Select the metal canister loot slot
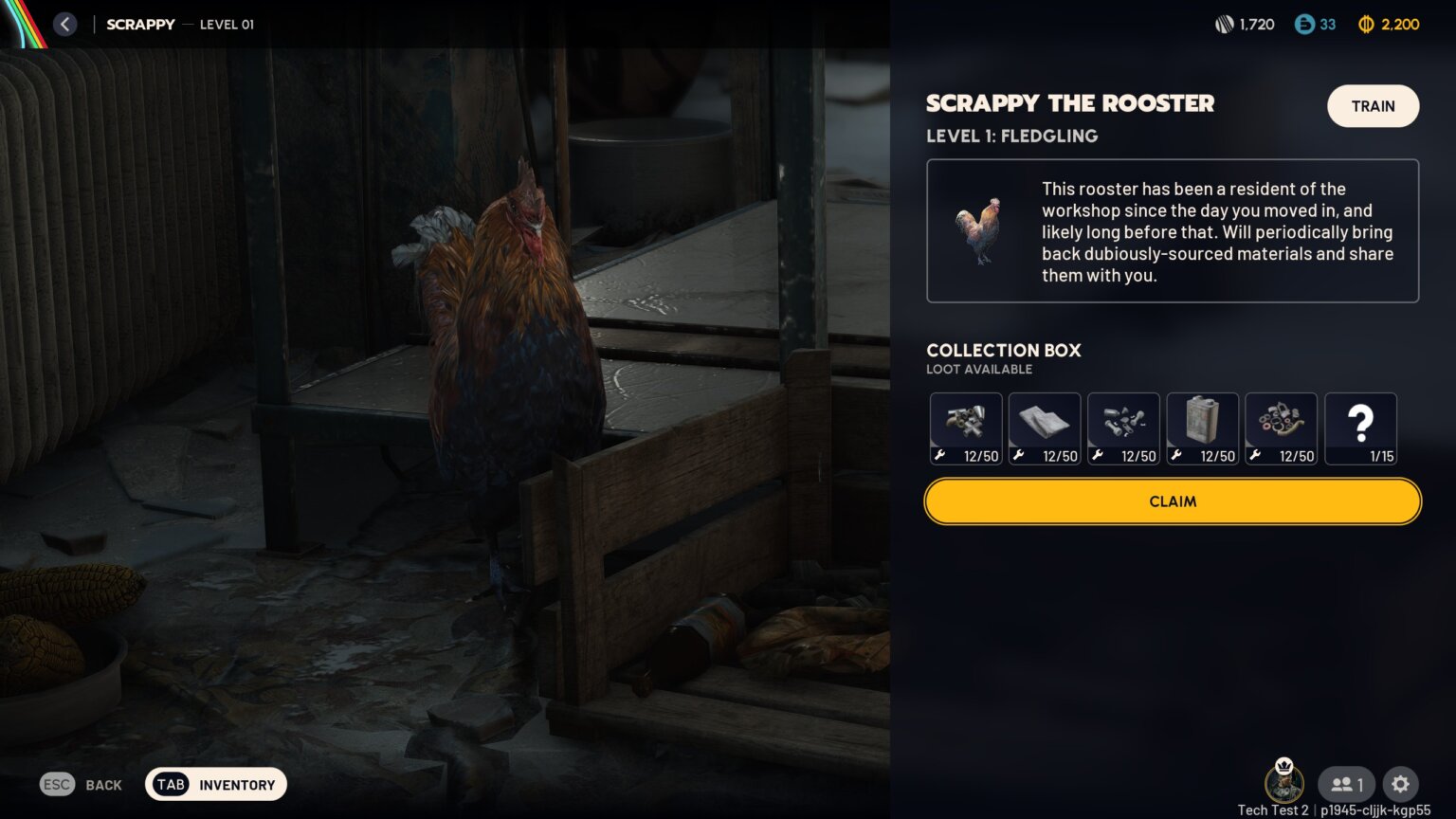Image resolution: width=1456 pixels, height=819 pixels. (1202, 428)
